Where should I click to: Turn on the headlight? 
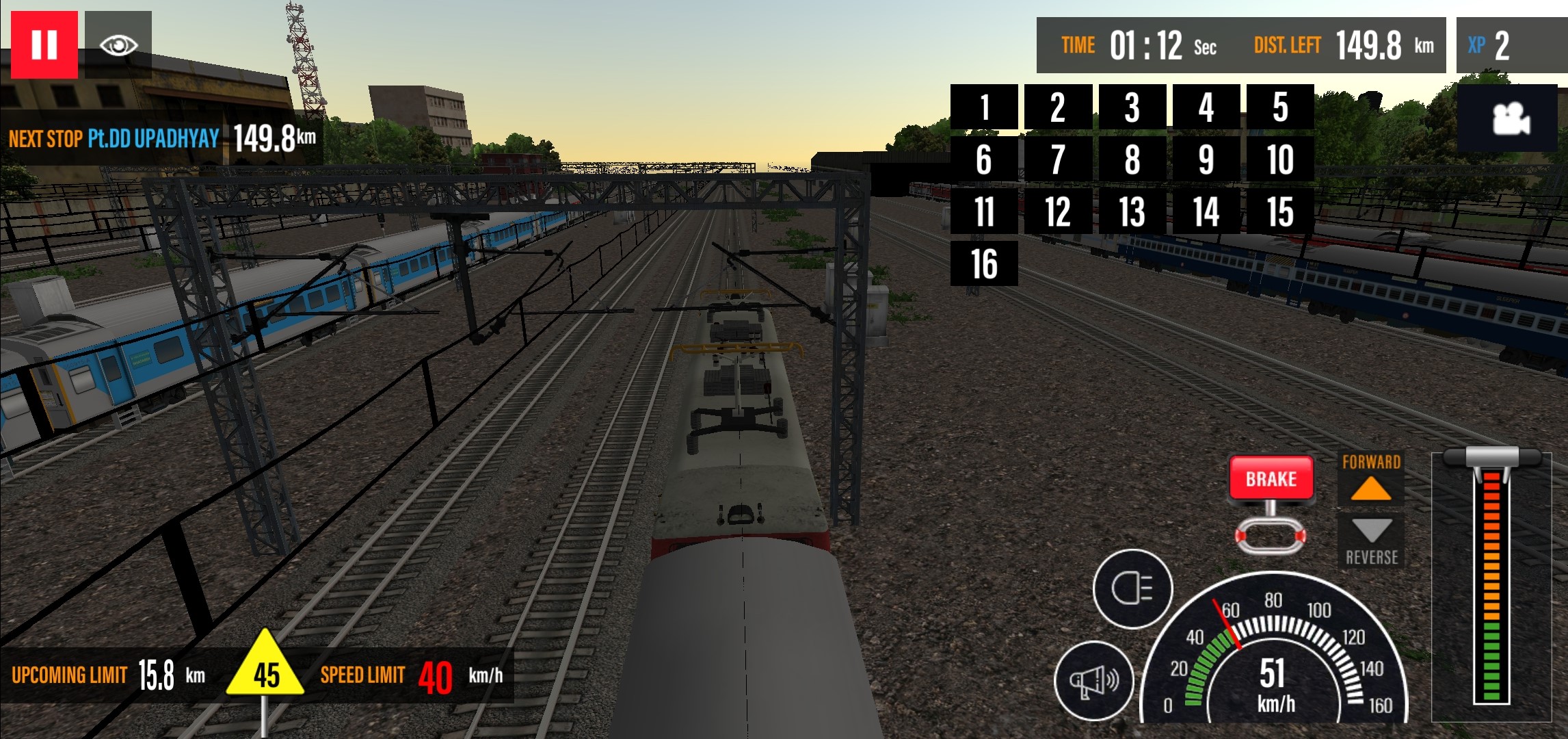1132,588
